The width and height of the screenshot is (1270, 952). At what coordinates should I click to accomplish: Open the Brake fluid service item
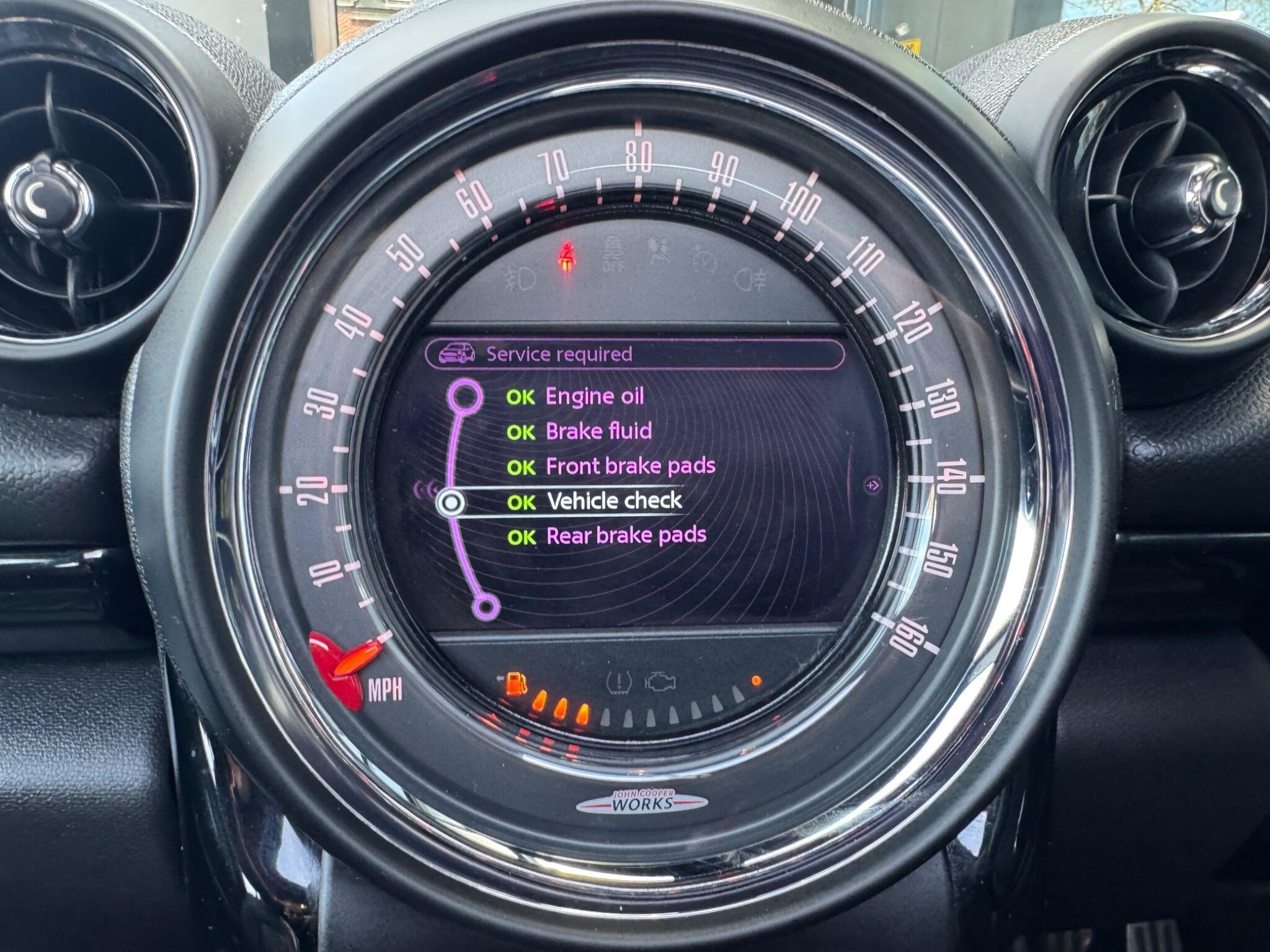[598, 431]
